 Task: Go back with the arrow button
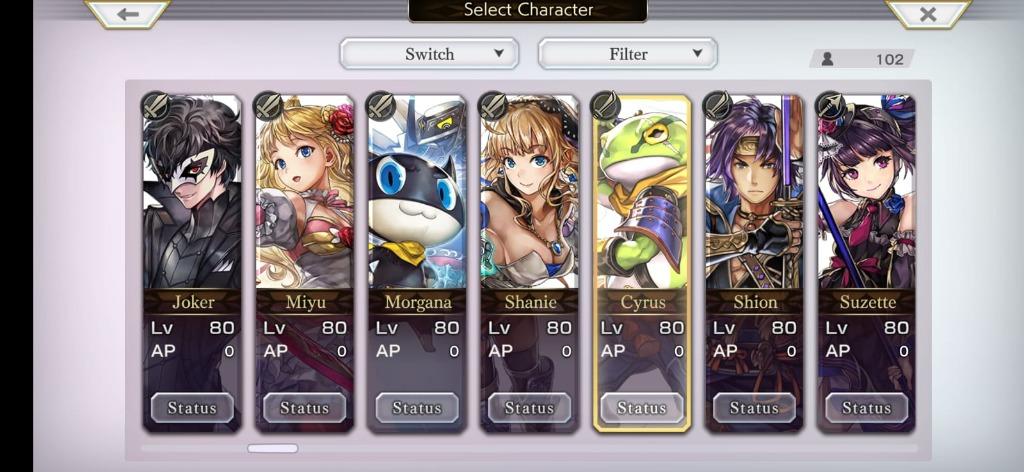coord(127,13)
